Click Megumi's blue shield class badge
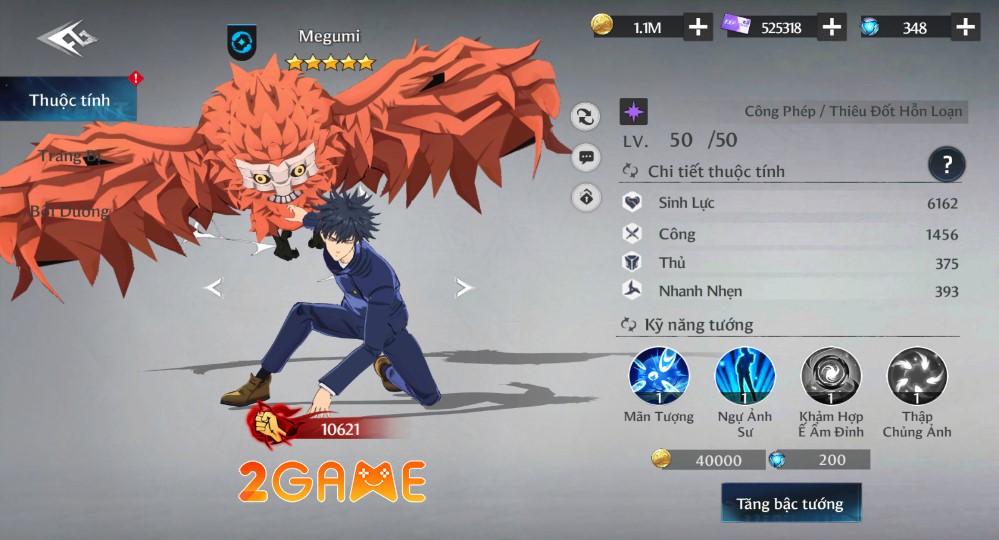This screenshot has height=540, width=999. pos(241,43)
